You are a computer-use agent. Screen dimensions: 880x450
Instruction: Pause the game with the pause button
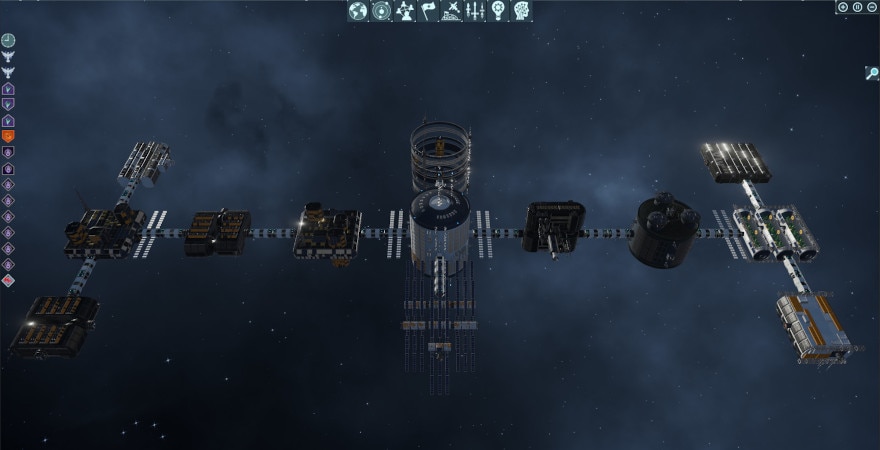point(857,7)
